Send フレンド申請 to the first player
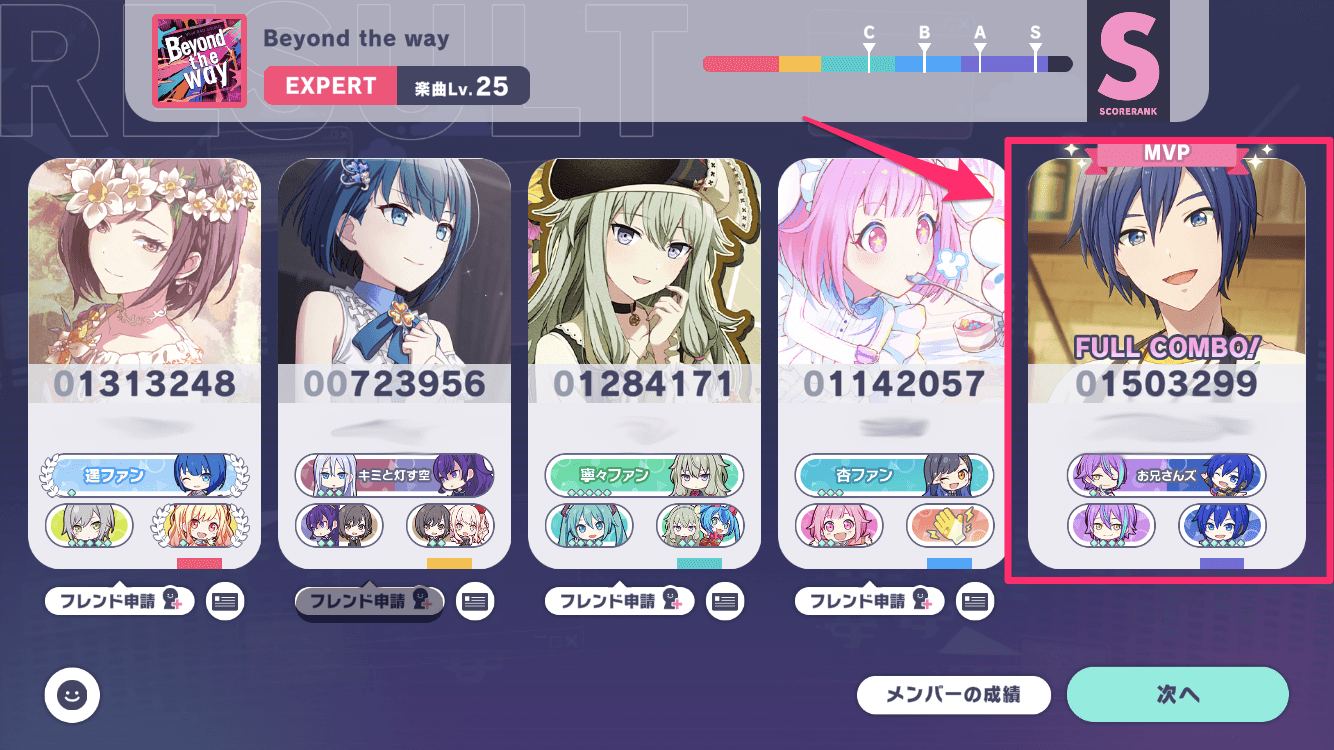The width and height of the screenshot is (1334, 750). coord(119,601)
